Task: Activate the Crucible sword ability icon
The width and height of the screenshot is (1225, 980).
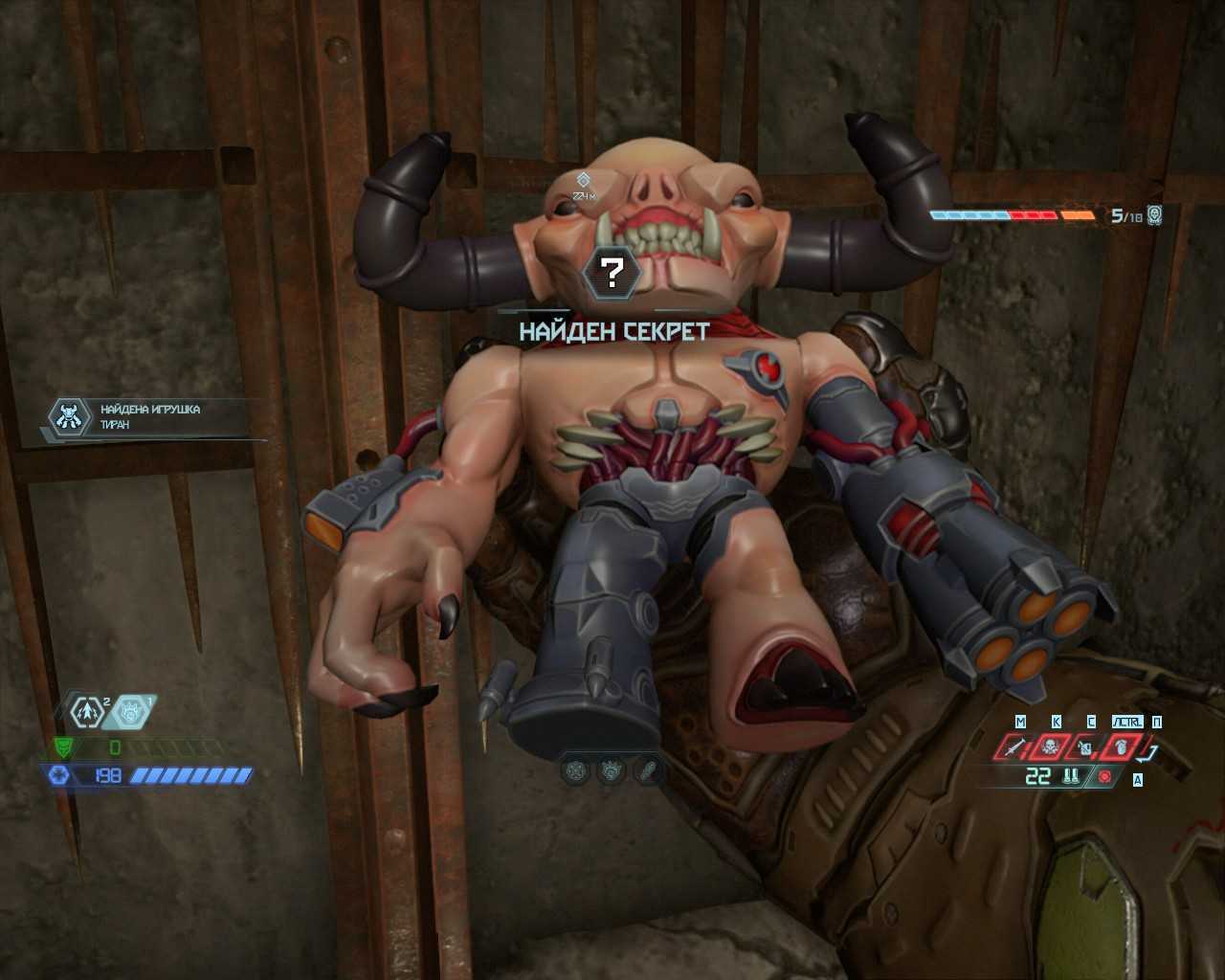Action: point(1015,746)
